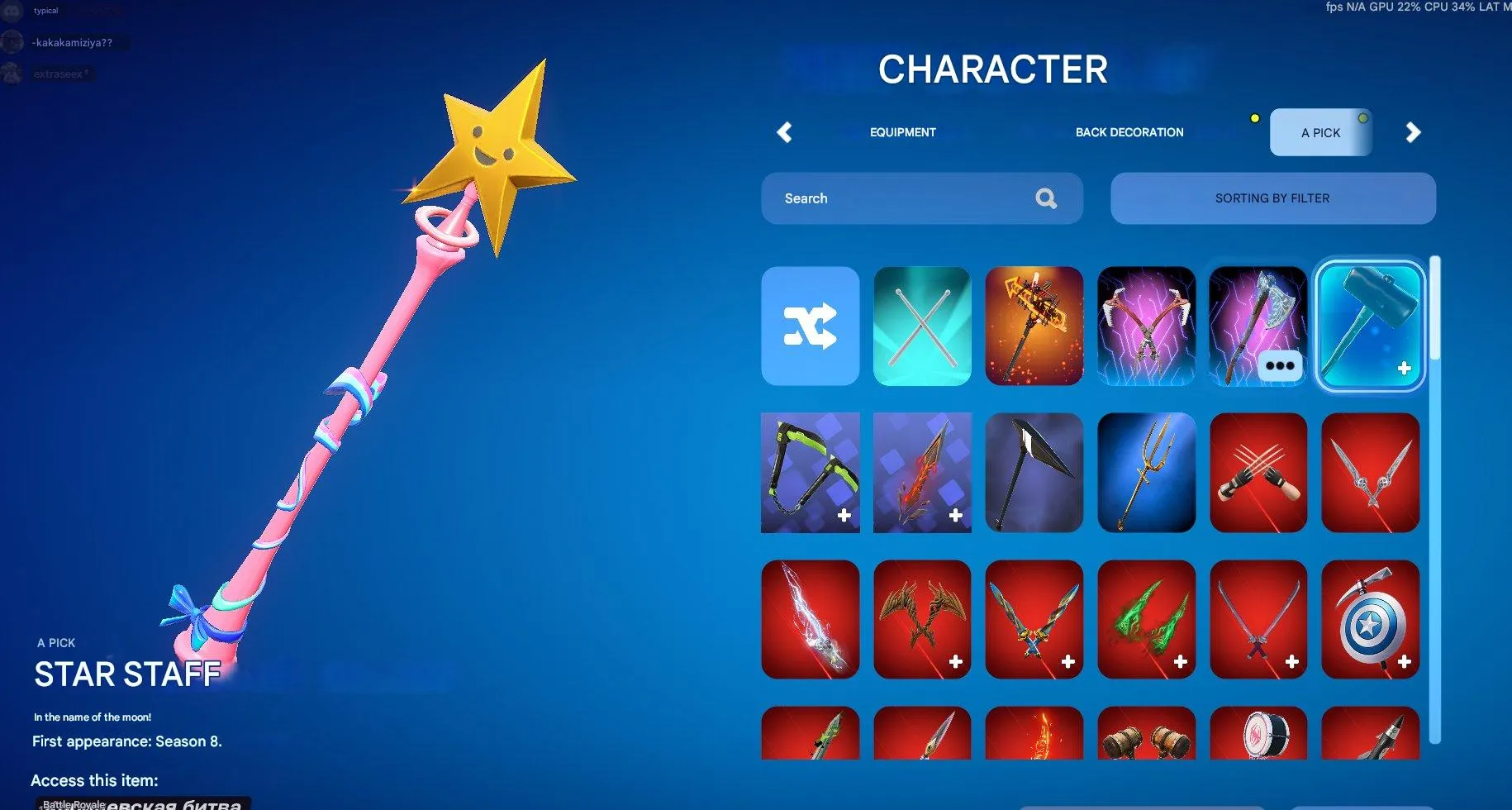1512x810 pixels.
Task: Pick the lightning blade pickaxe
Action: pyautogui.click(x=810, y=618)
